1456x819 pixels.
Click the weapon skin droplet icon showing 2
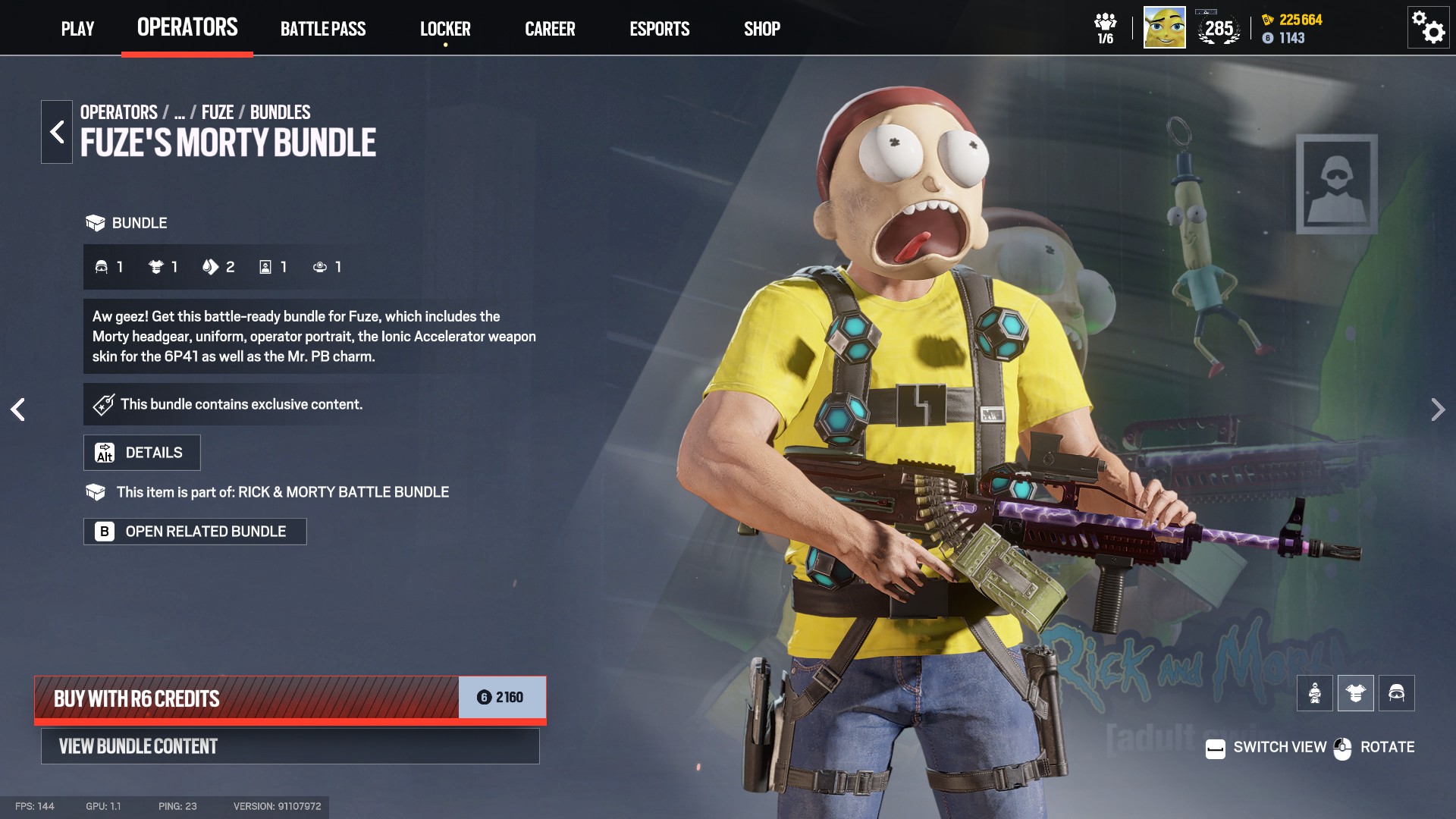click(x=211, y=267)
